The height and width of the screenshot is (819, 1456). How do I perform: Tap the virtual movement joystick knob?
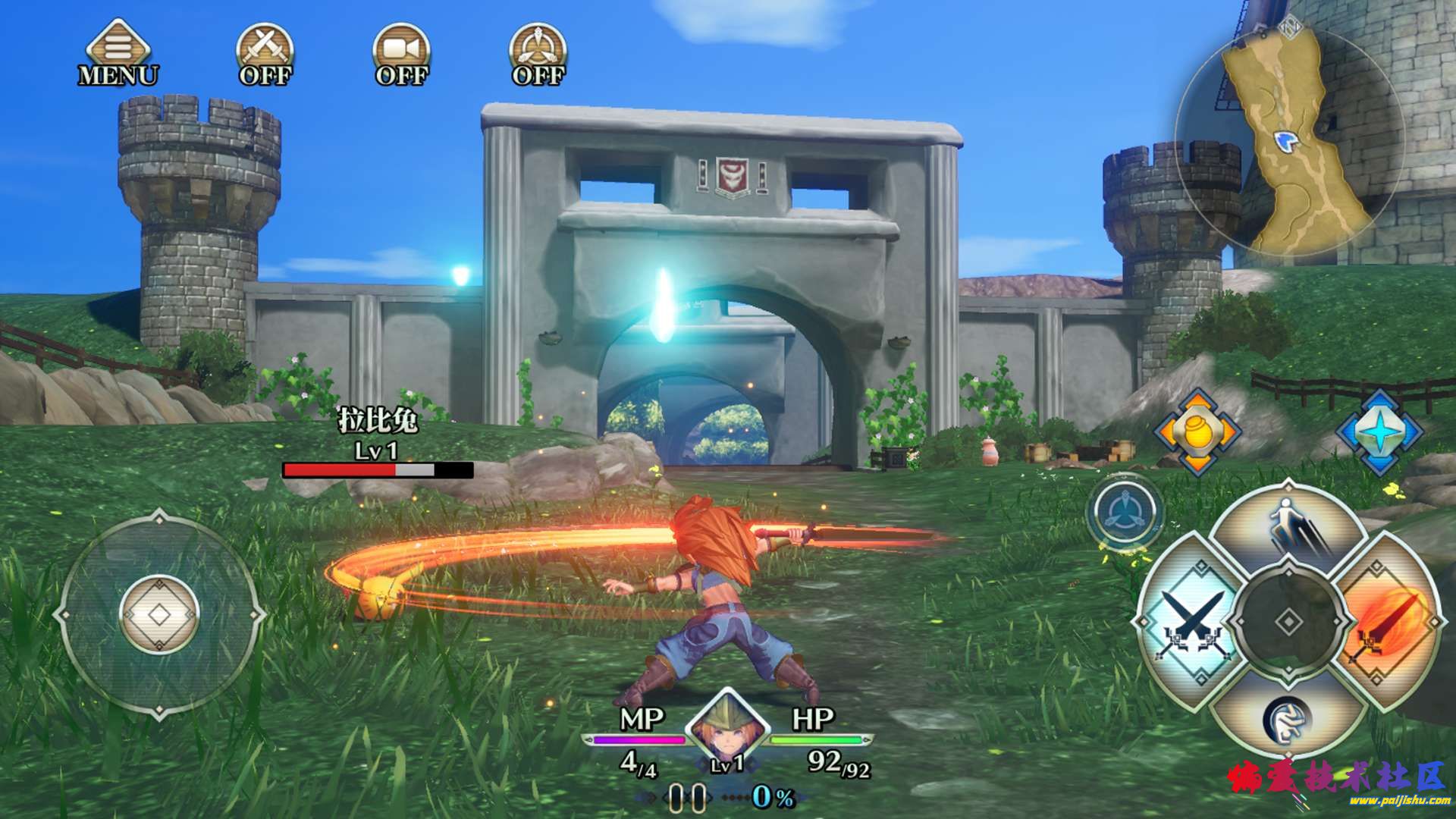(159, 614)
